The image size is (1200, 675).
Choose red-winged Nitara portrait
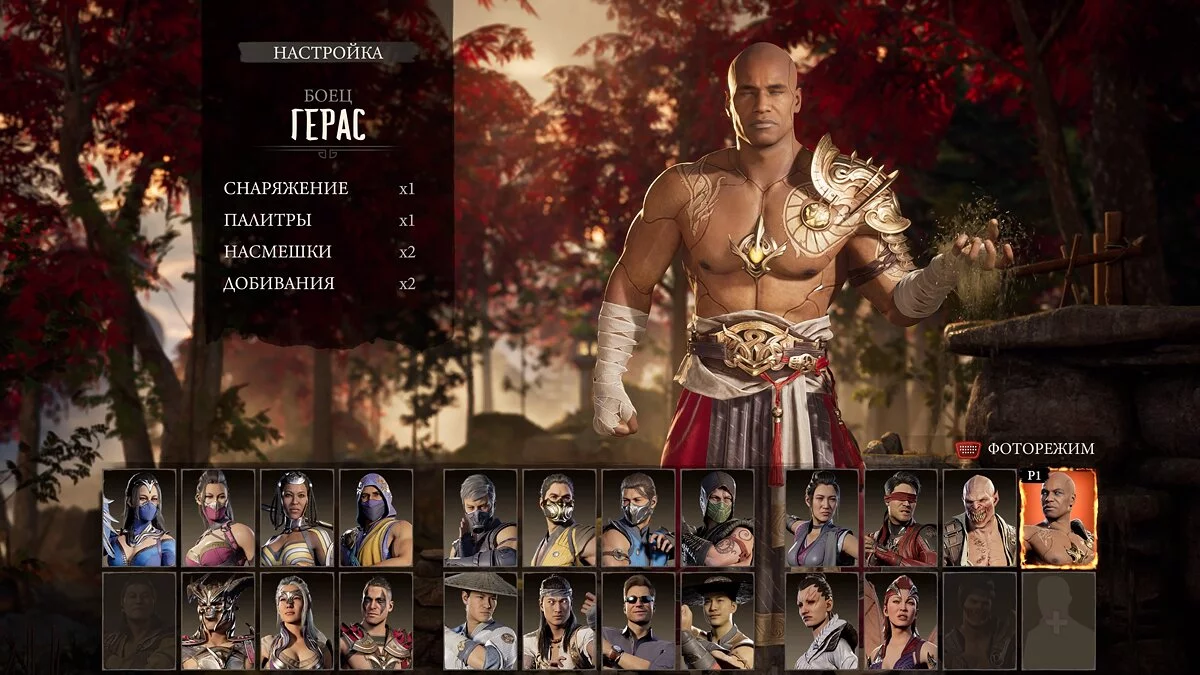(x=900, y=621)
